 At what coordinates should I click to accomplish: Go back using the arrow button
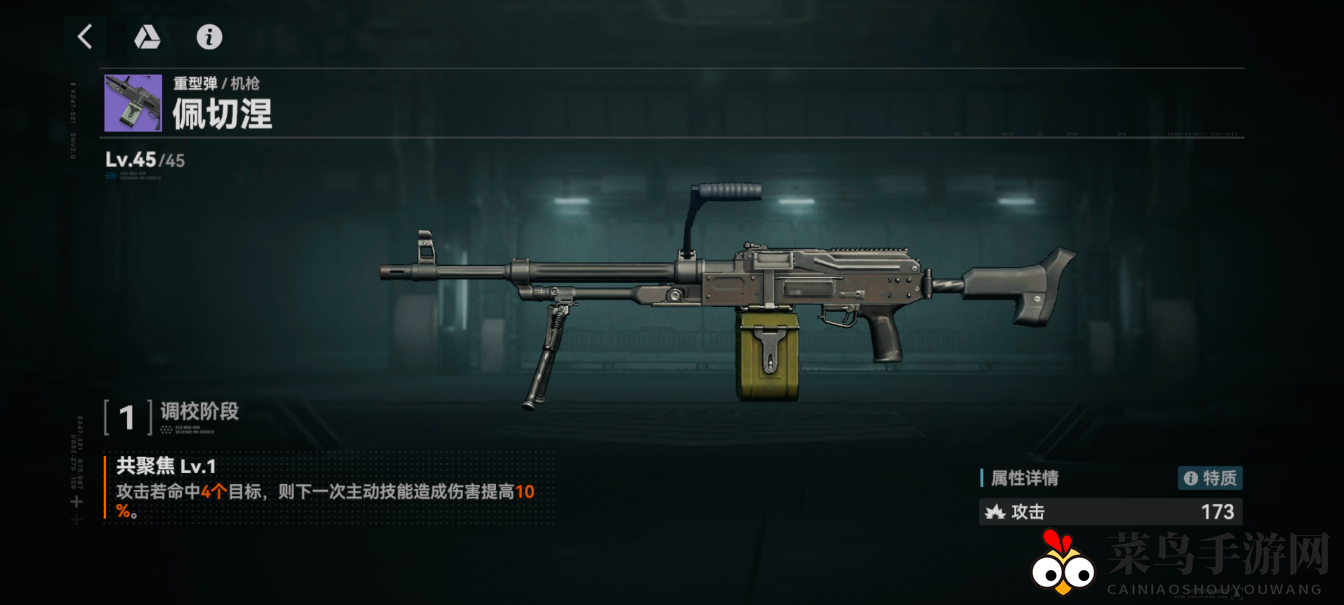(85, 38)
